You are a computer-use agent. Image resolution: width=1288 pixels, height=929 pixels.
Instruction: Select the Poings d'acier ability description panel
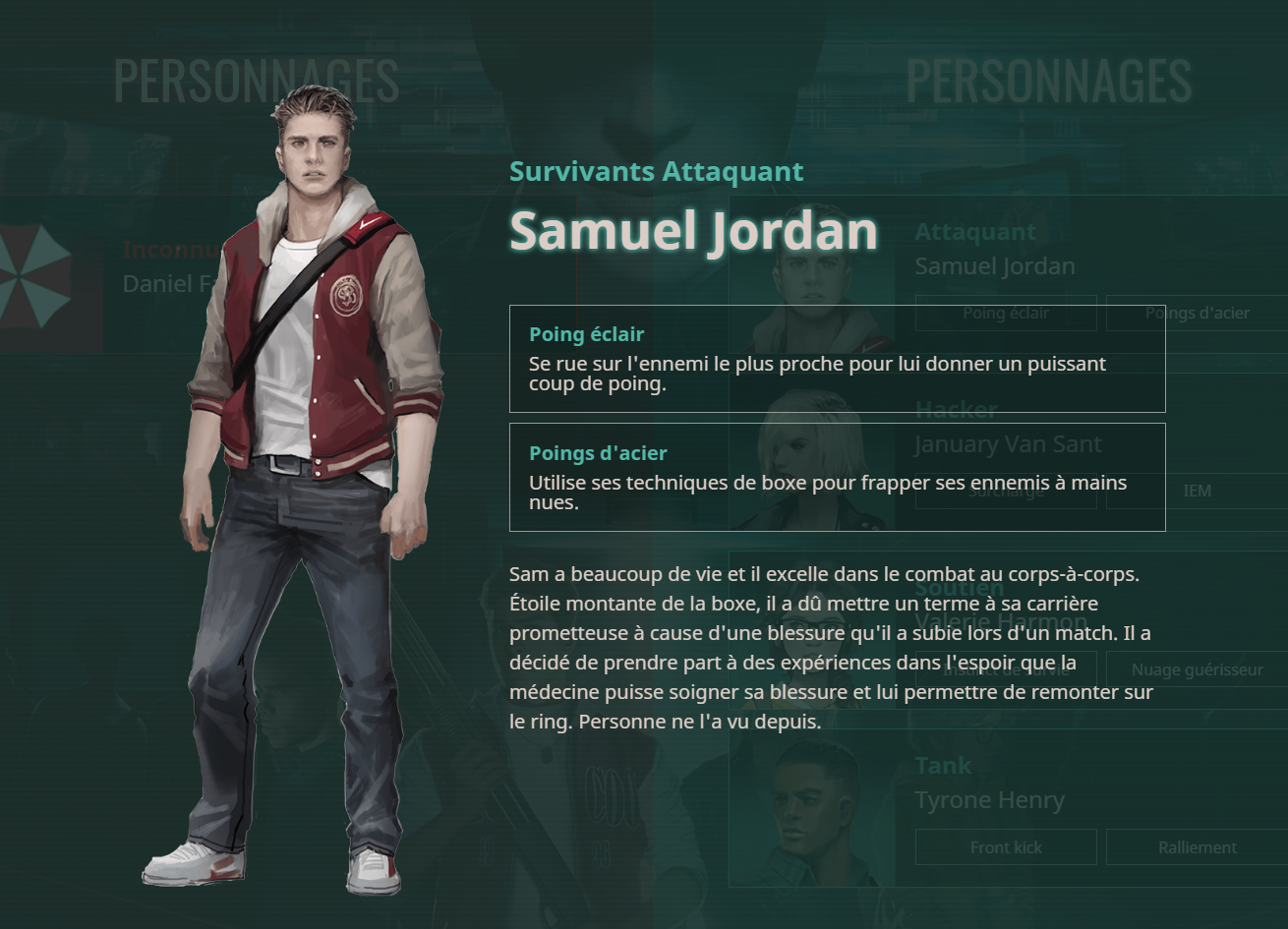[x=837, y=477]
